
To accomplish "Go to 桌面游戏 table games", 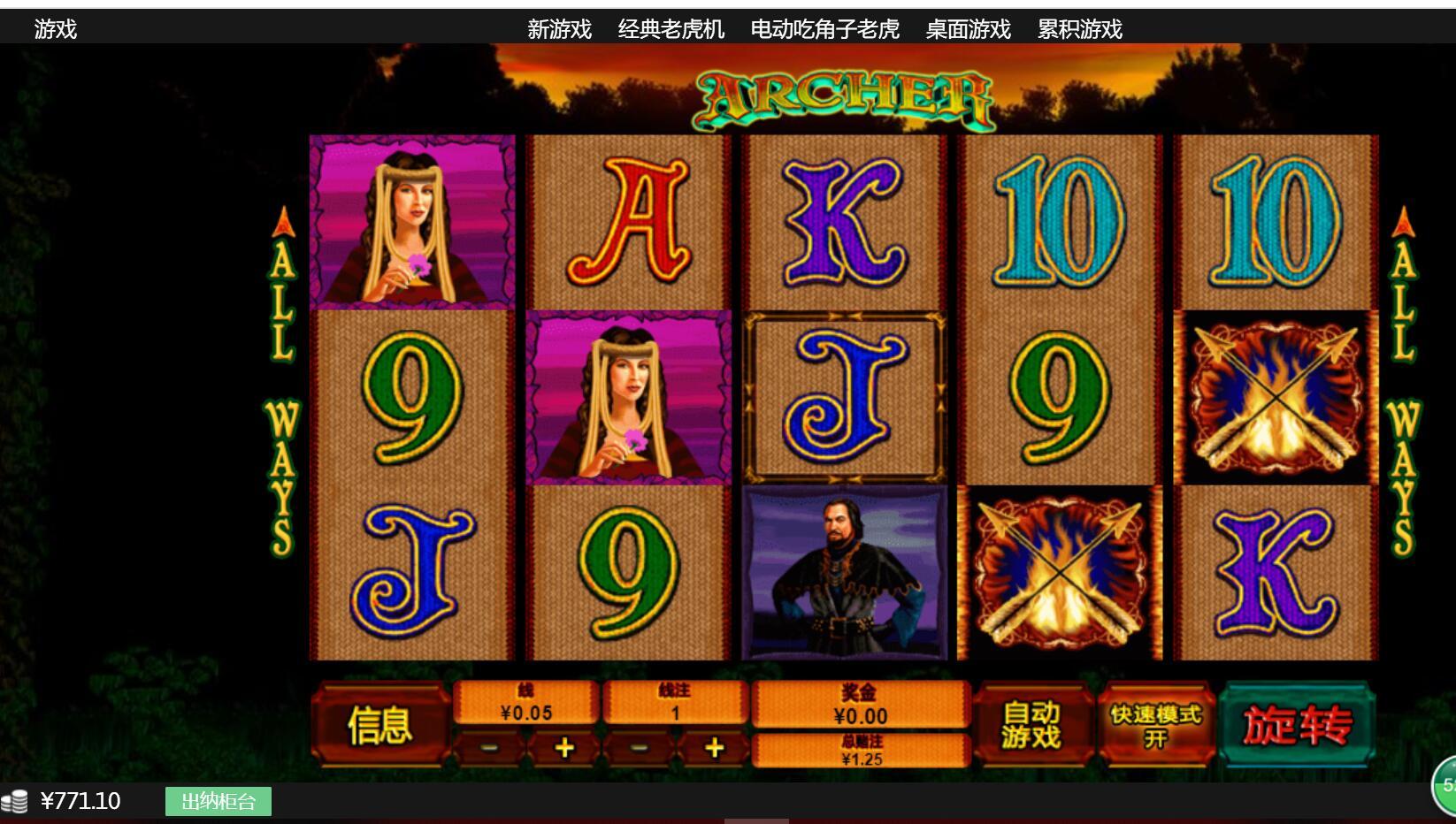I will pos(968,30).
